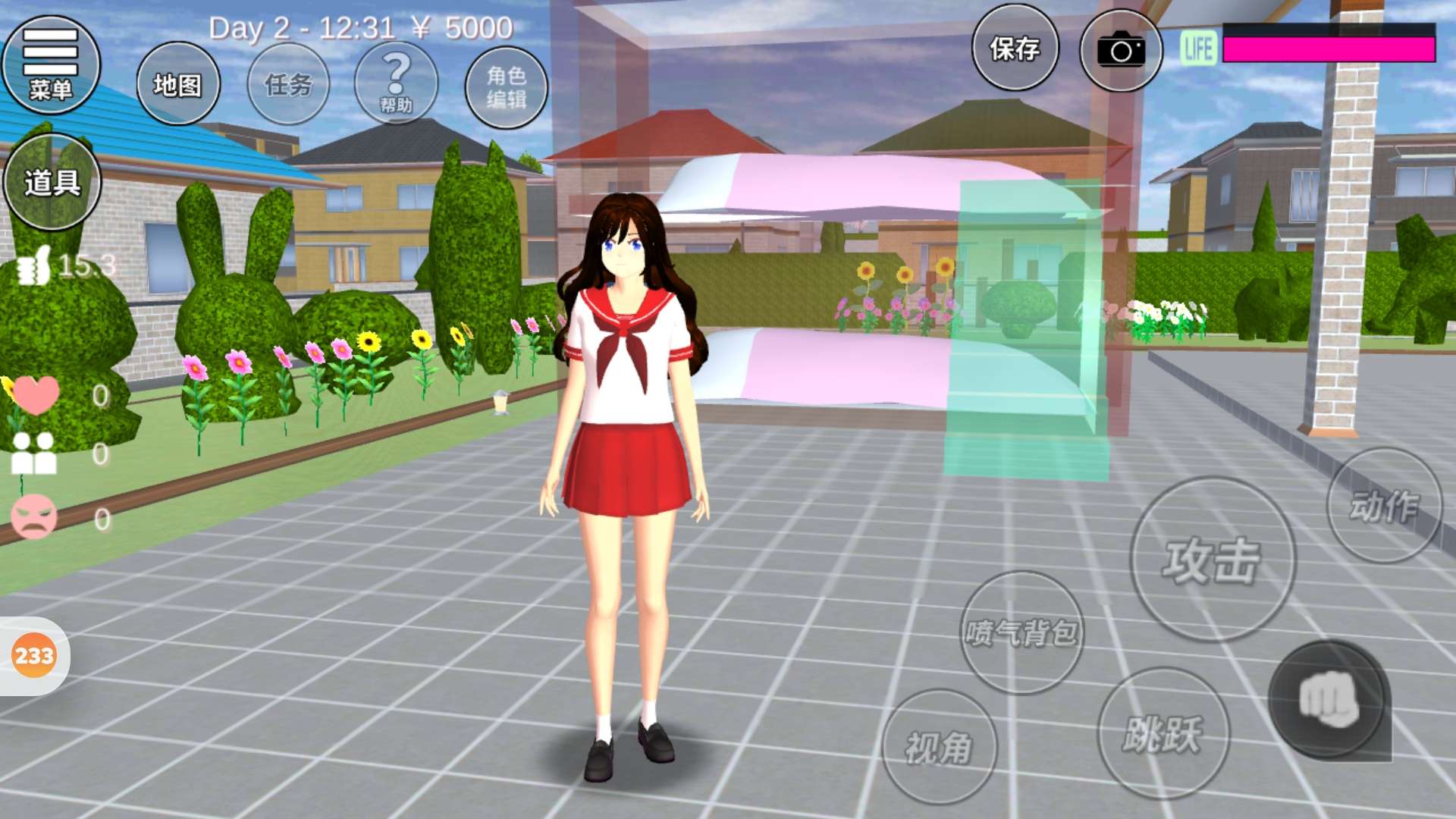Switch camera with 视角 button
This screenshot has width=1456, height=819.
pyautogui.click(x=939, y=747)
